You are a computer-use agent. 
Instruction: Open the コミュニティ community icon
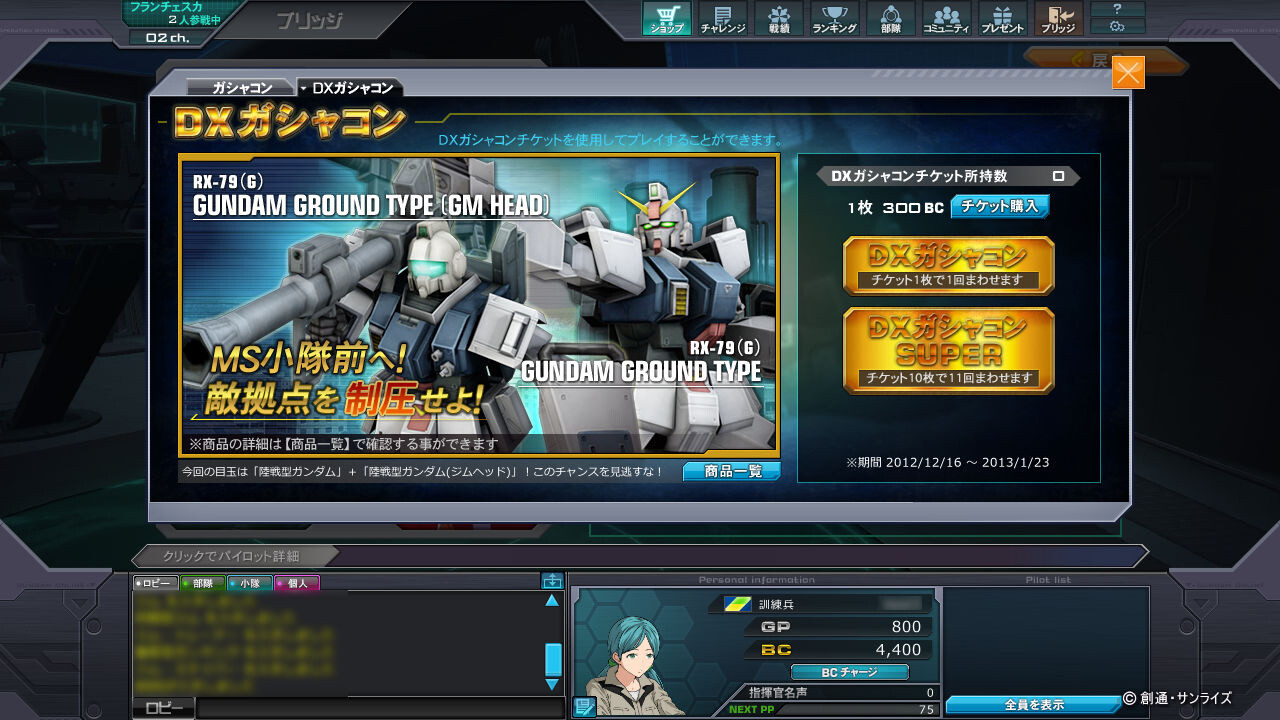946,17
